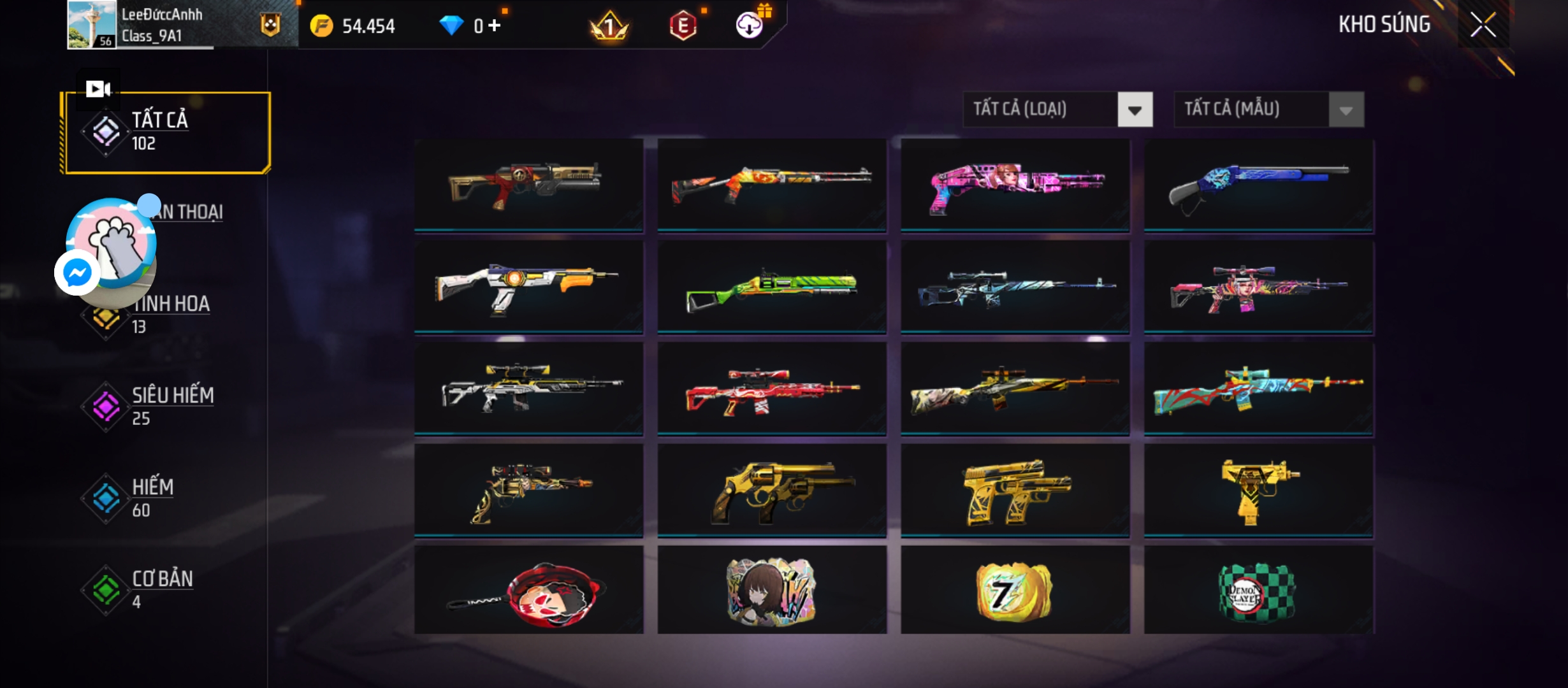Select the red frying pan skin

528,592
